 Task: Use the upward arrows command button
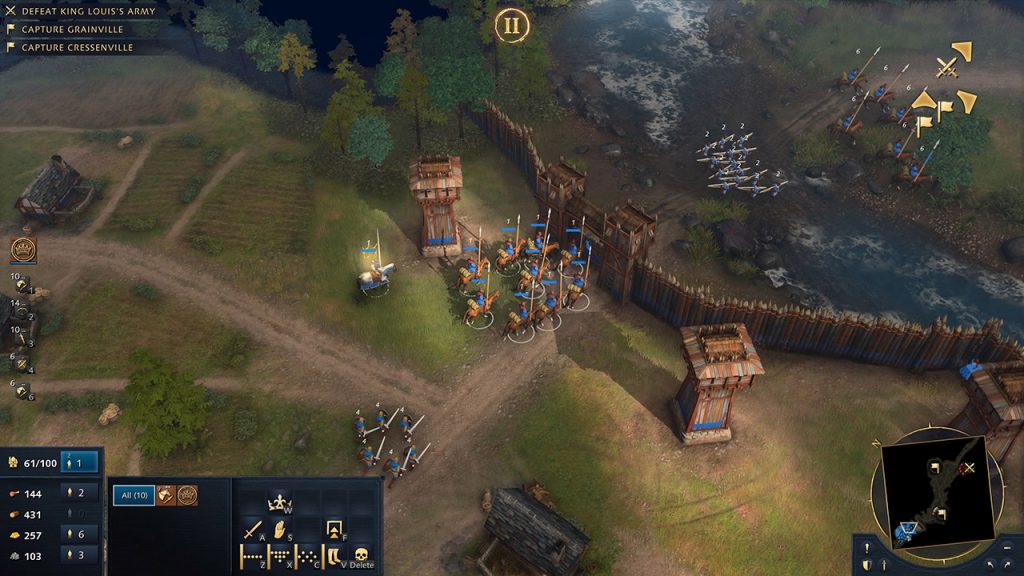(x=335, y=529)
